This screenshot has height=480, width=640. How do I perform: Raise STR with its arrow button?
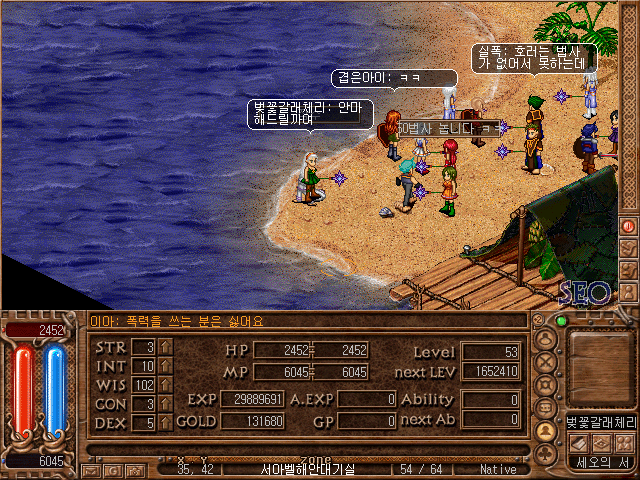tap(165, 347)
